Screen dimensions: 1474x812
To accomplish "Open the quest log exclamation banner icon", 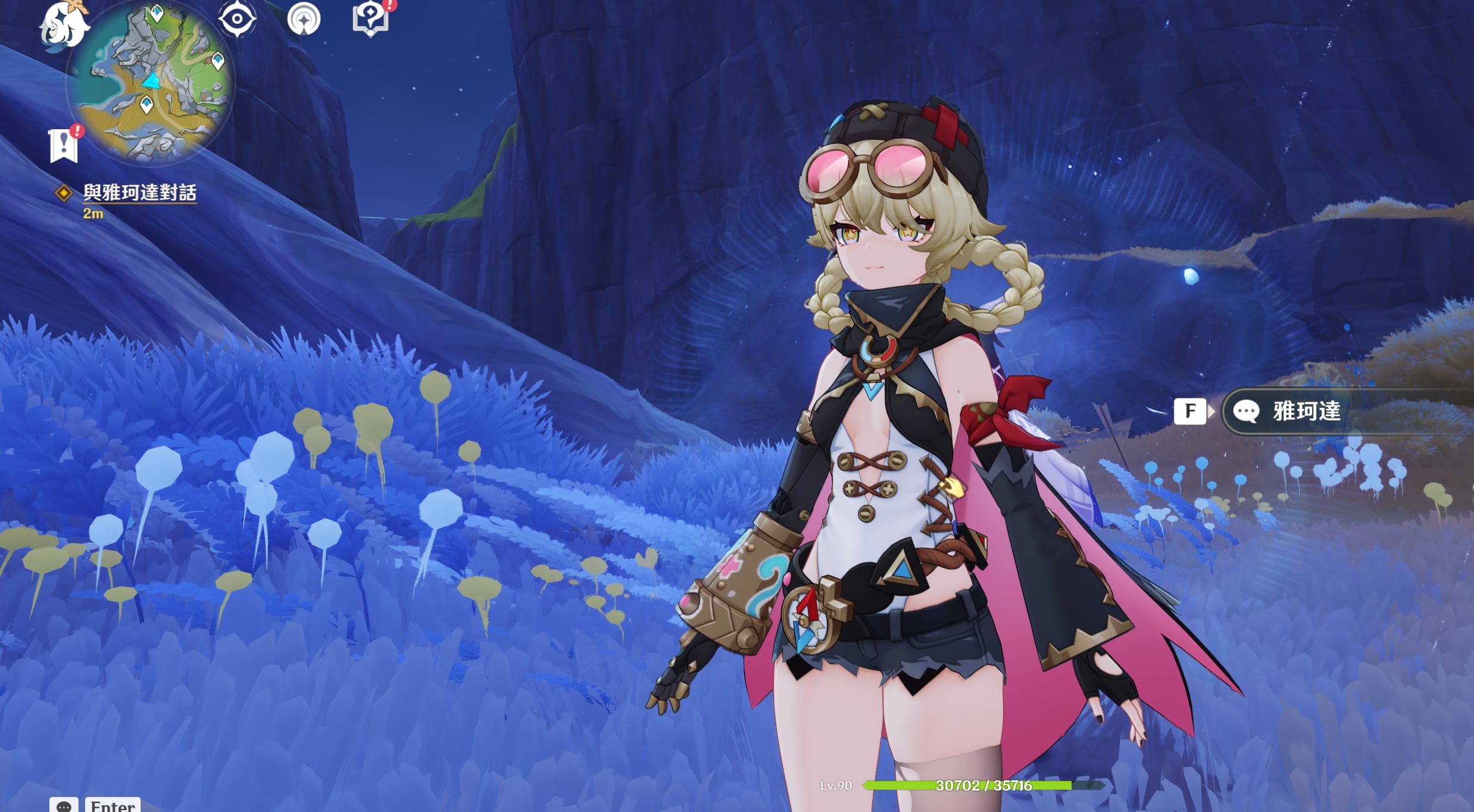I will coord(64,145).
